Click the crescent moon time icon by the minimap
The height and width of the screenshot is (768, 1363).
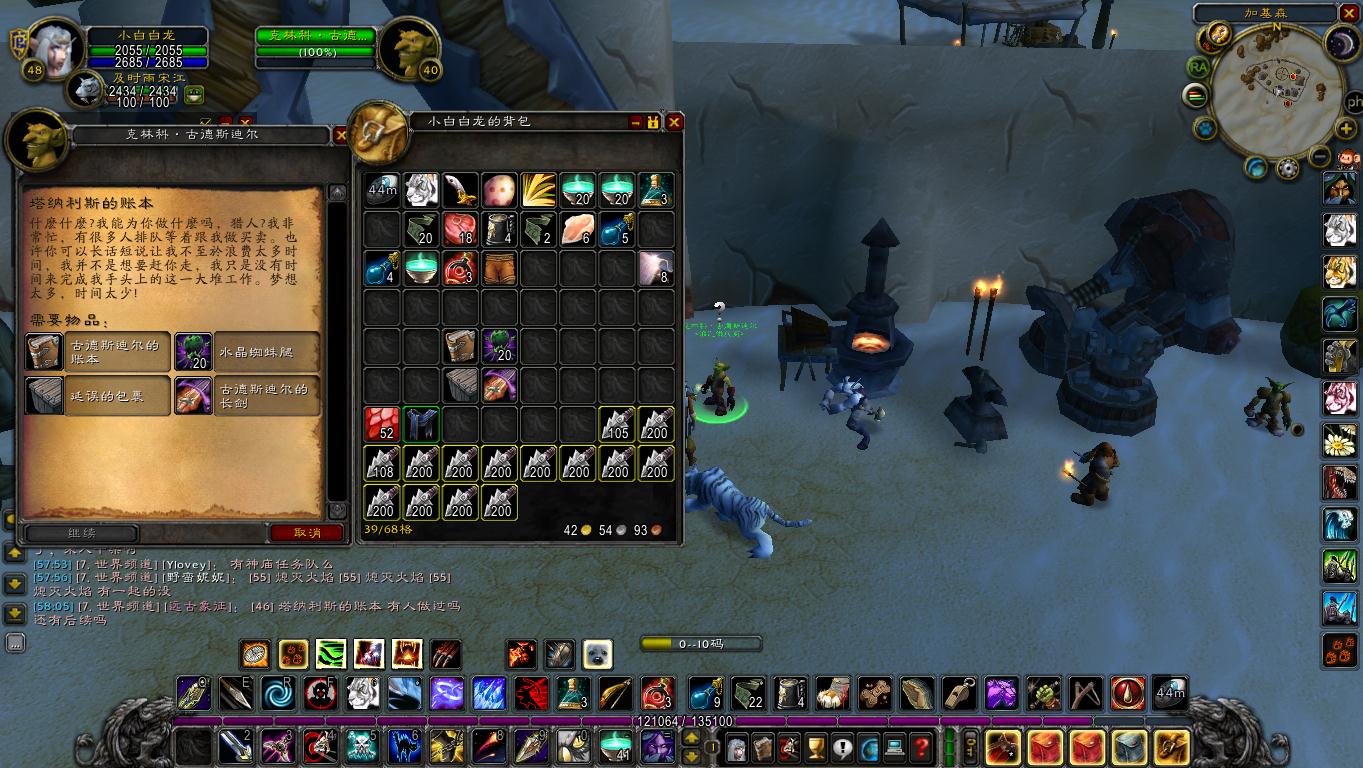tap(1339, 41)
